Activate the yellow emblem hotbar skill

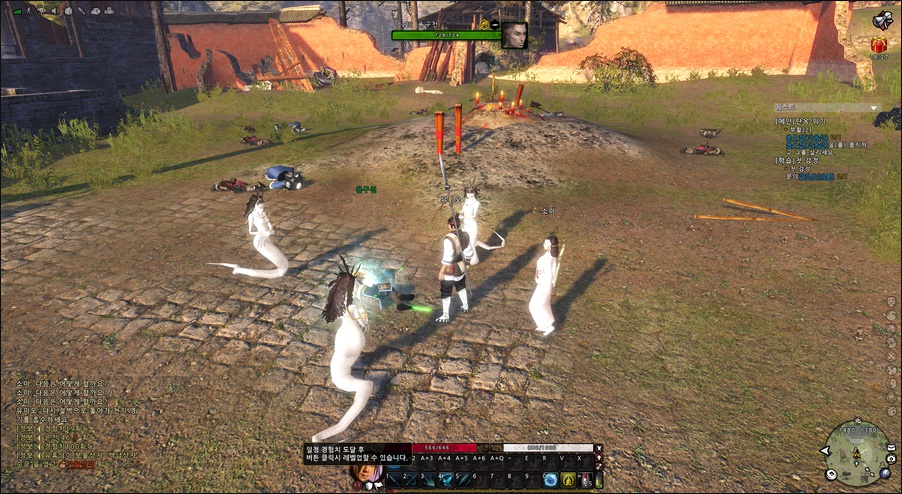pyautogui.click(x=568, y=480)
